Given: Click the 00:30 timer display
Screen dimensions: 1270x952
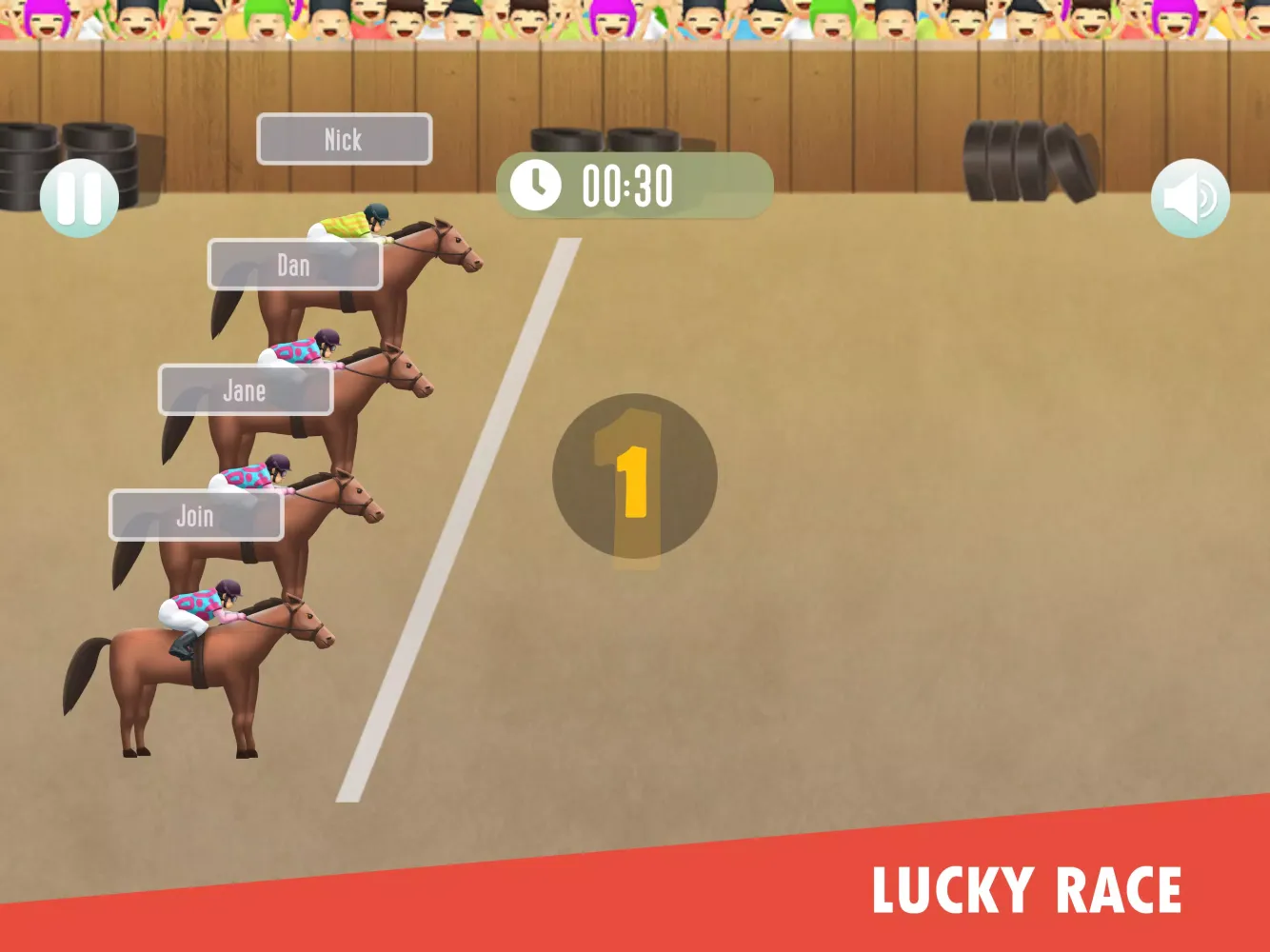Looking at the screenshot, I should pyautogui.click(x=626, y=185).
